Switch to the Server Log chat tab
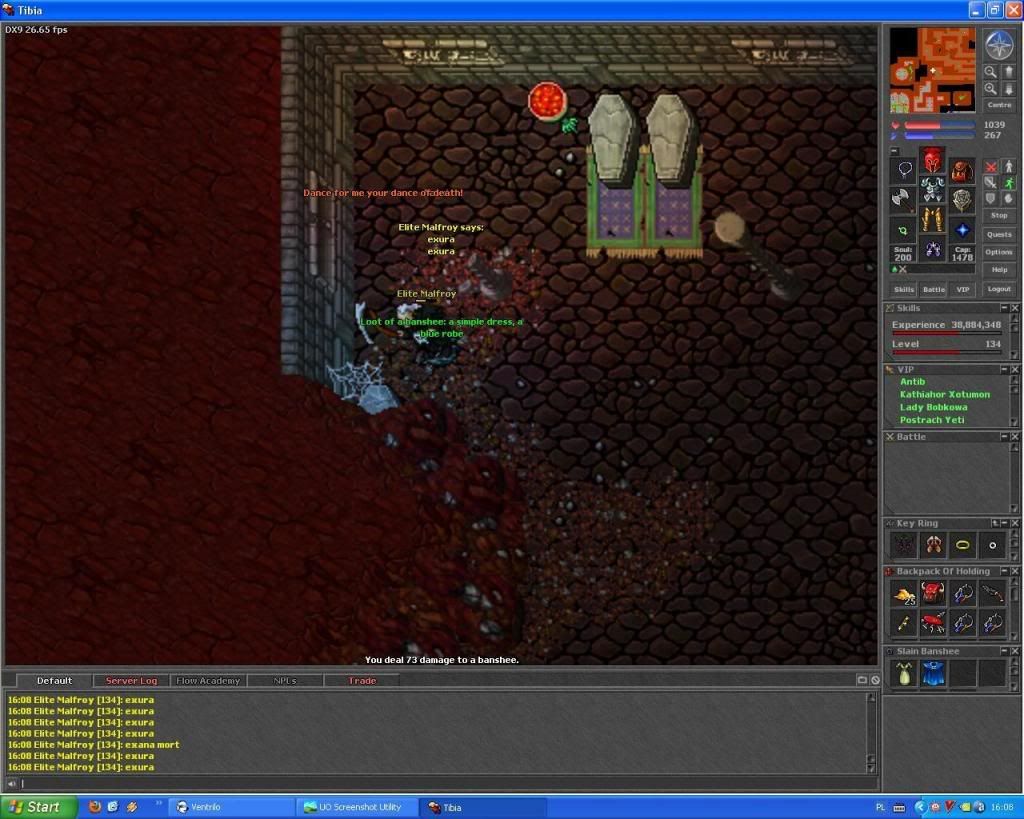Image resolution: width=1024 pixels, height=819 pixels. pyautogui.click(x=131, y=681)
